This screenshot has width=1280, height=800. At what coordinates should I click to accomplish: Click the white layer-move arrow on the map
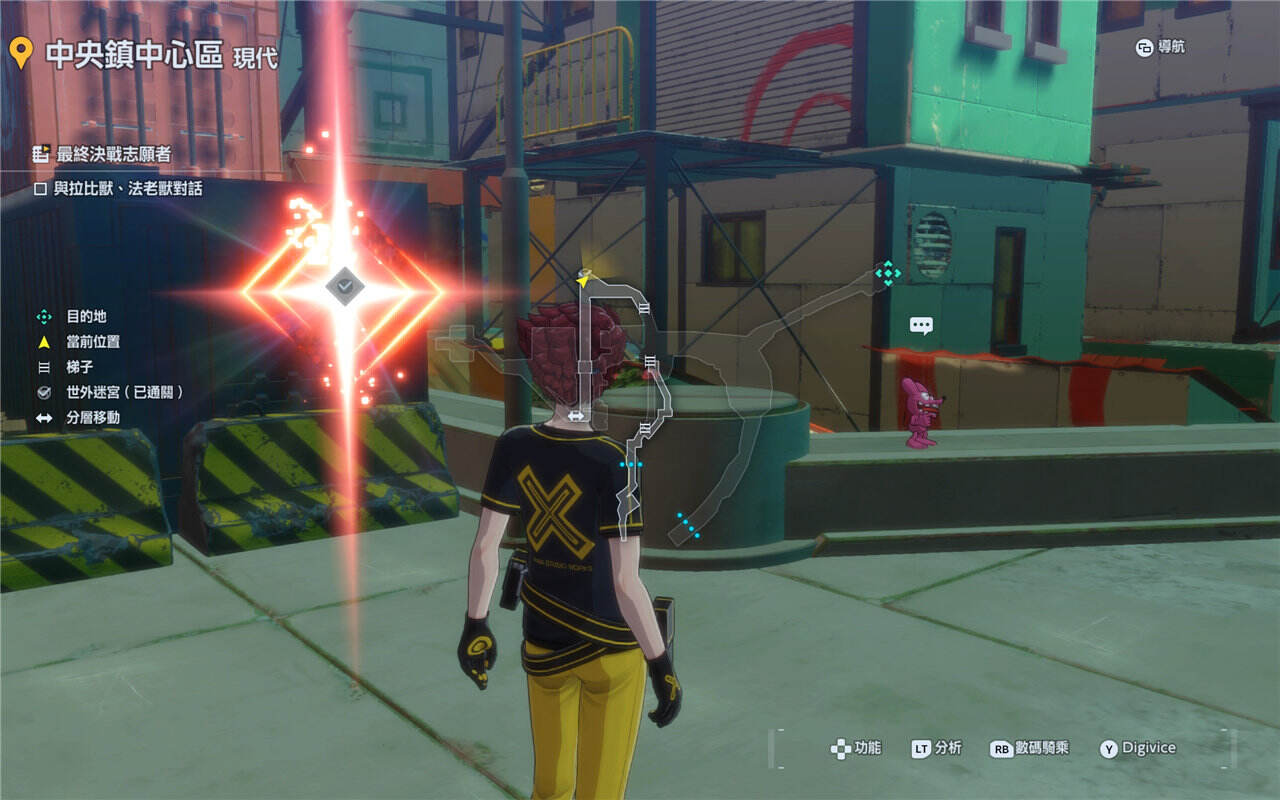point(576,416)
